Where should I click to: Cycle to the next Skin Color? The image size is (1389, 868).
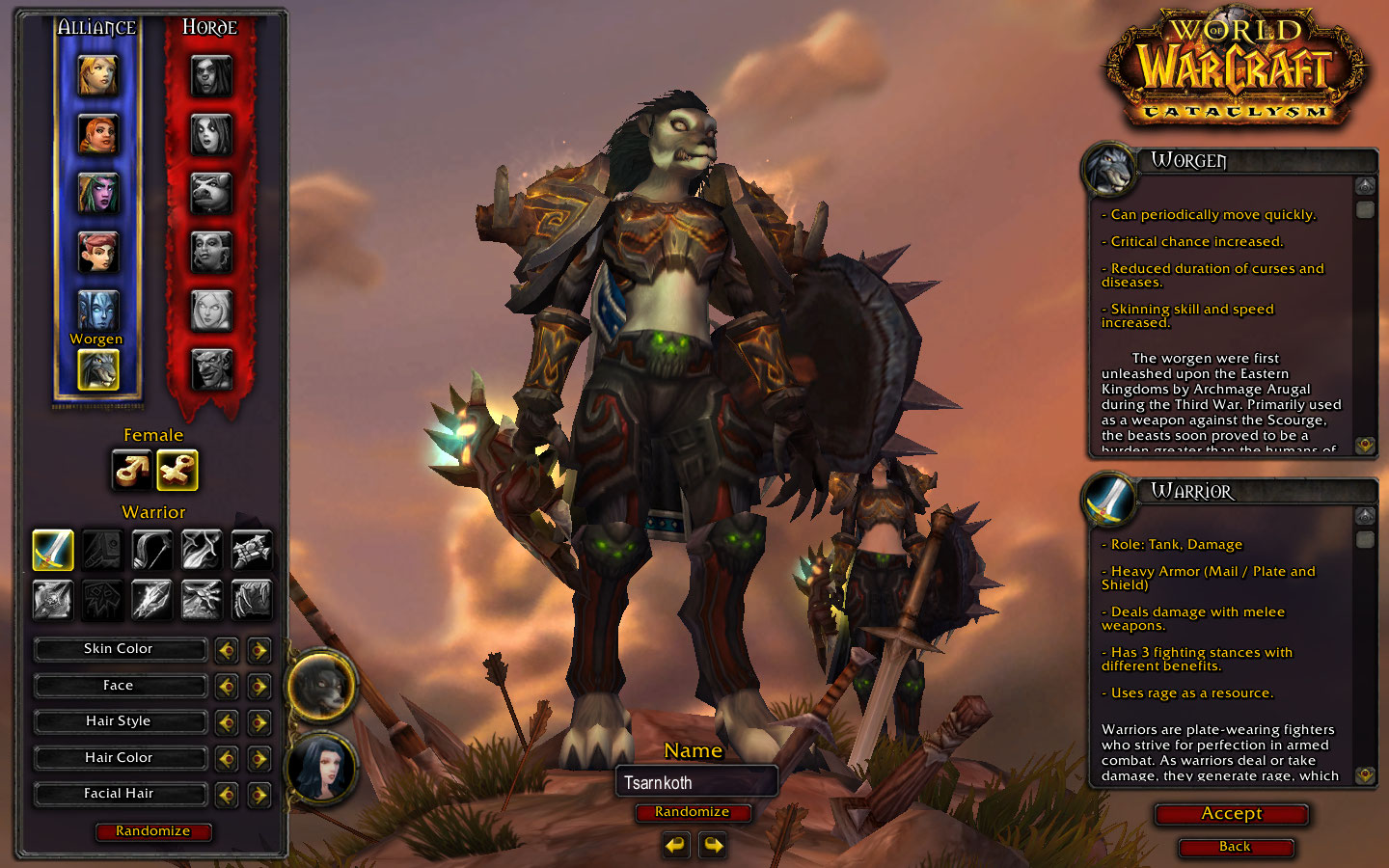(259, 650)
